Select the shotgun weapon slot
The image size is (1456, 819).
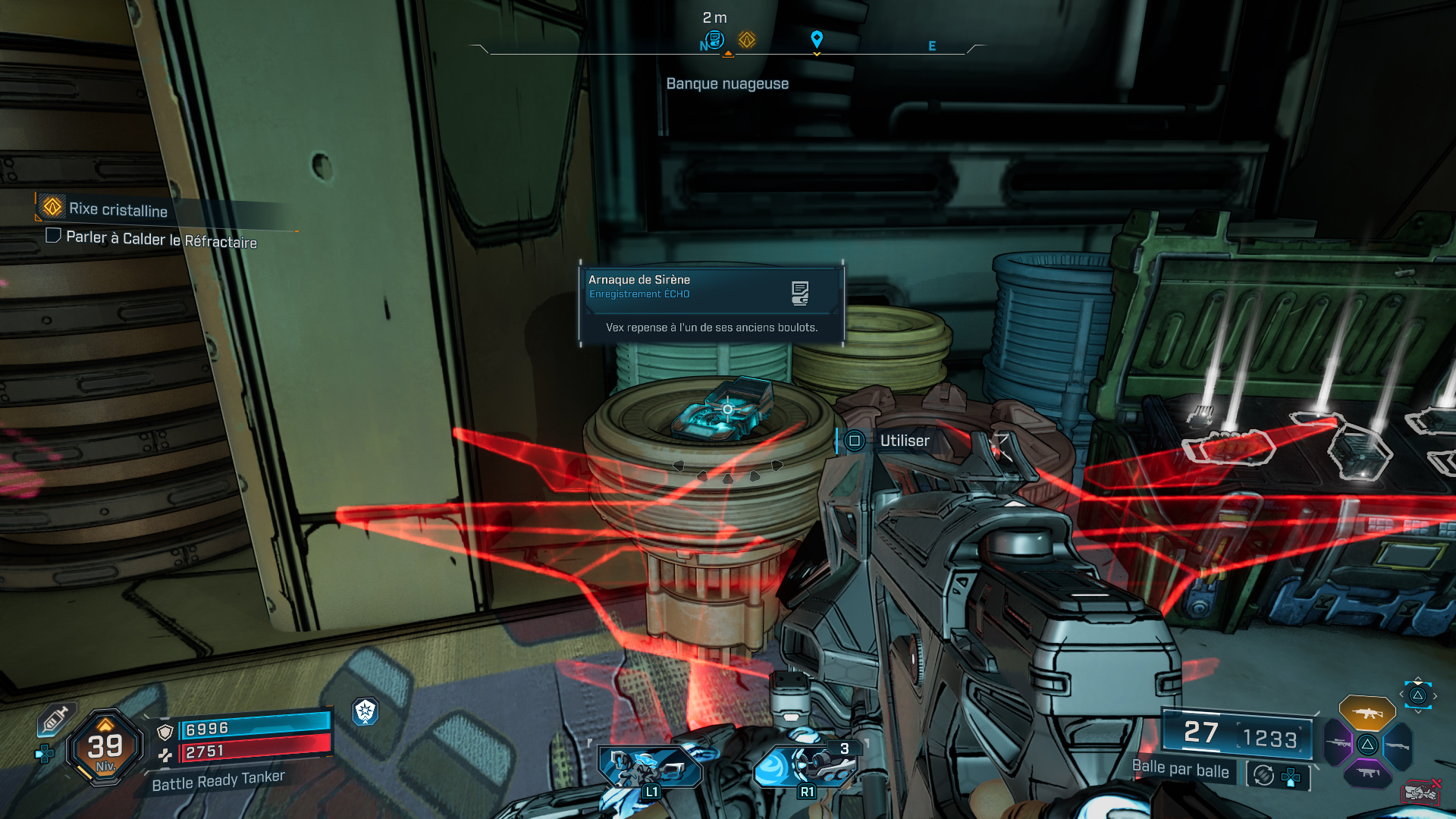[x=1396, y=745]
